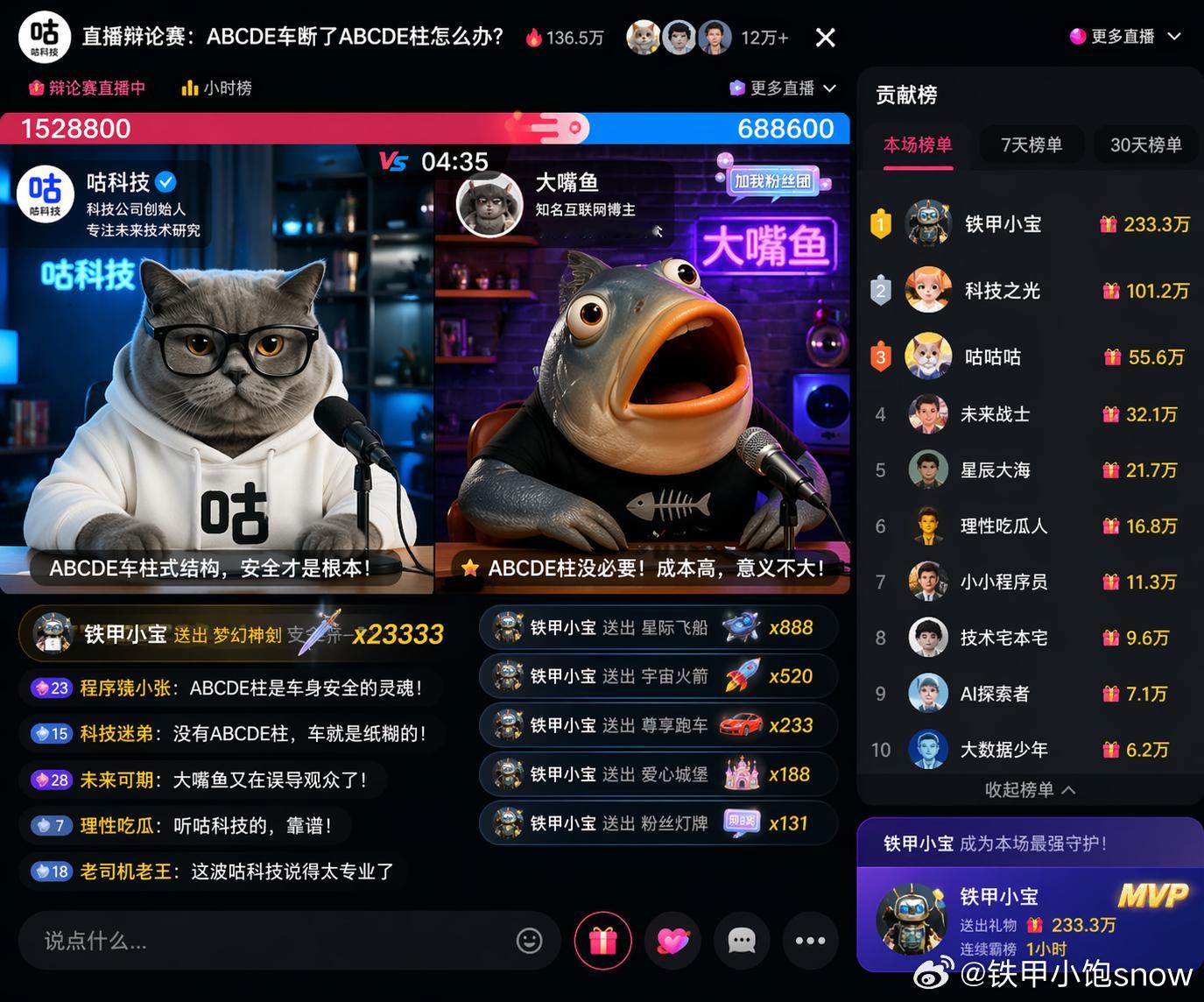Collapse the leaderboard with 收起榜单
This screenshot has height=1002, width=1204.
pyautogui.click(x=1029, y=789)
